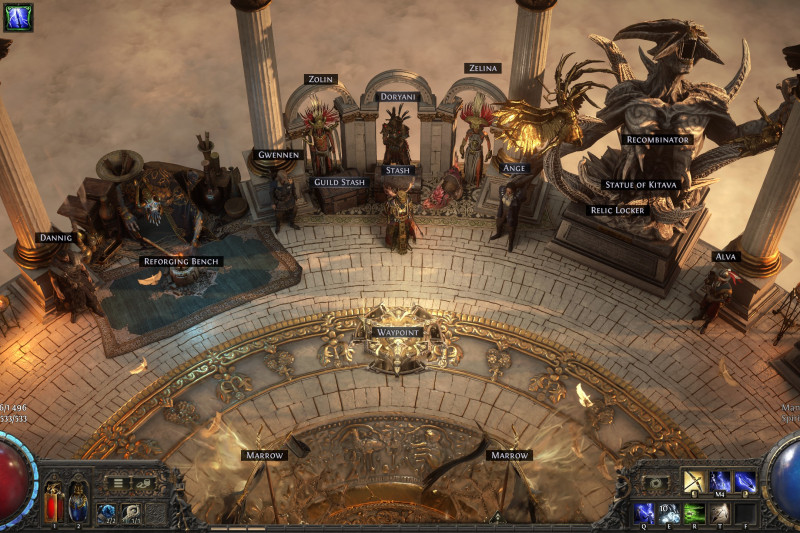Select the hand icon slot showing 1/1
The image size is (800, 533).
tap(131, 513)
